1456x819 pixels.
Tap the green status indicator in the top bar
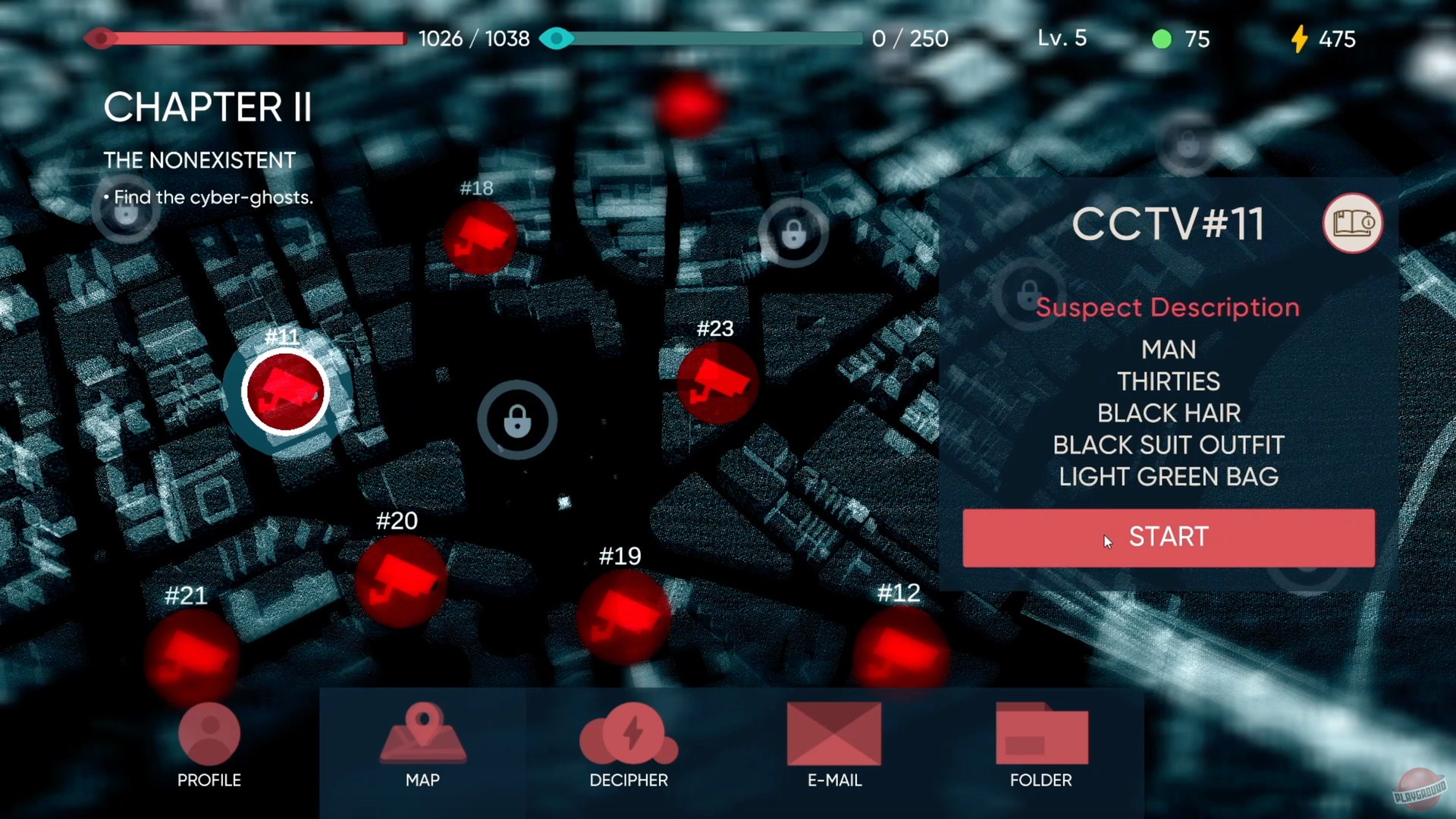(x=1163, y=39)
